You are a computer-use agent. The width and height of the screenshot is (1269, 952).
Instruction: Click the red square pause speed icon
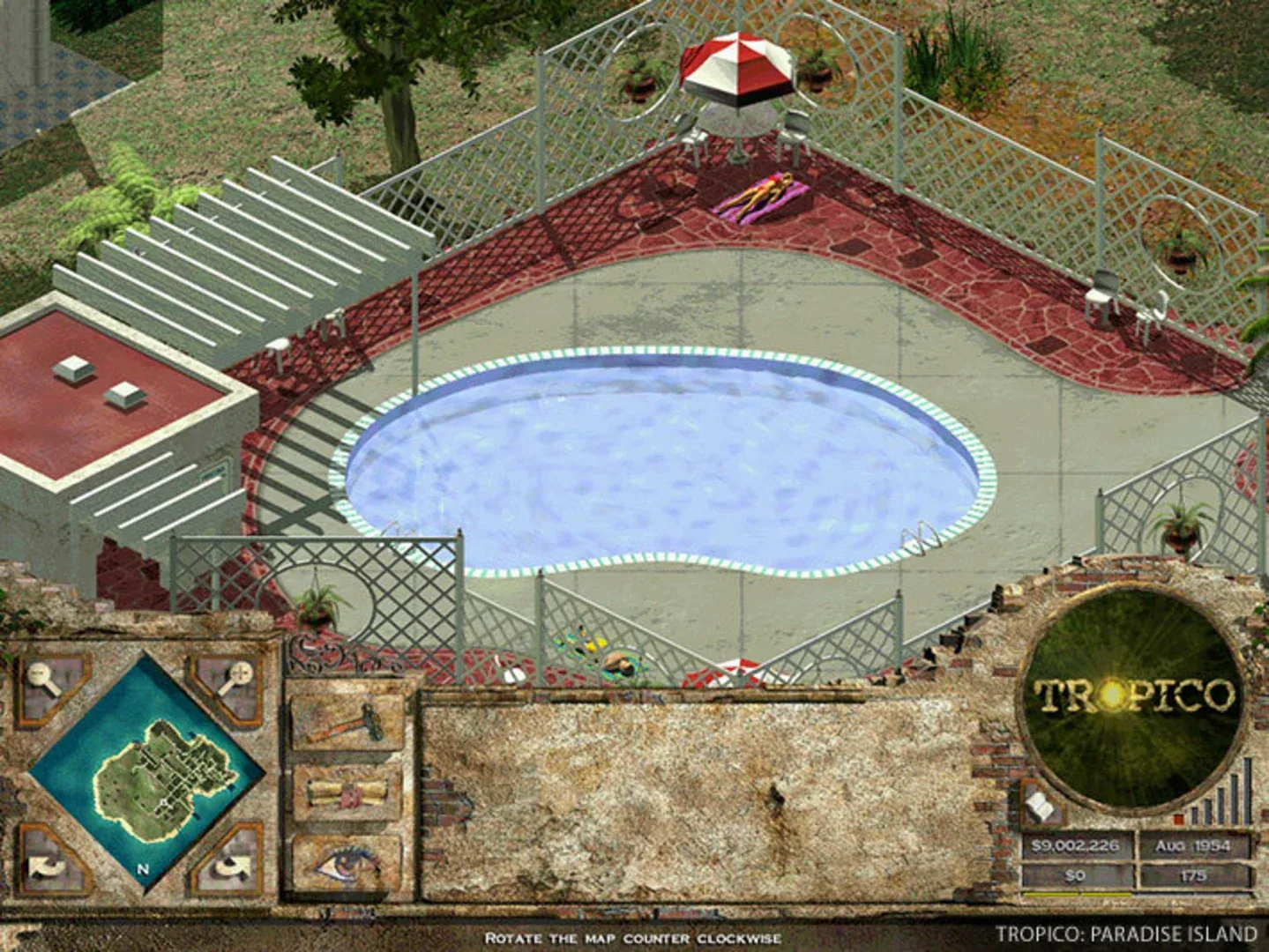point(1178,818)
